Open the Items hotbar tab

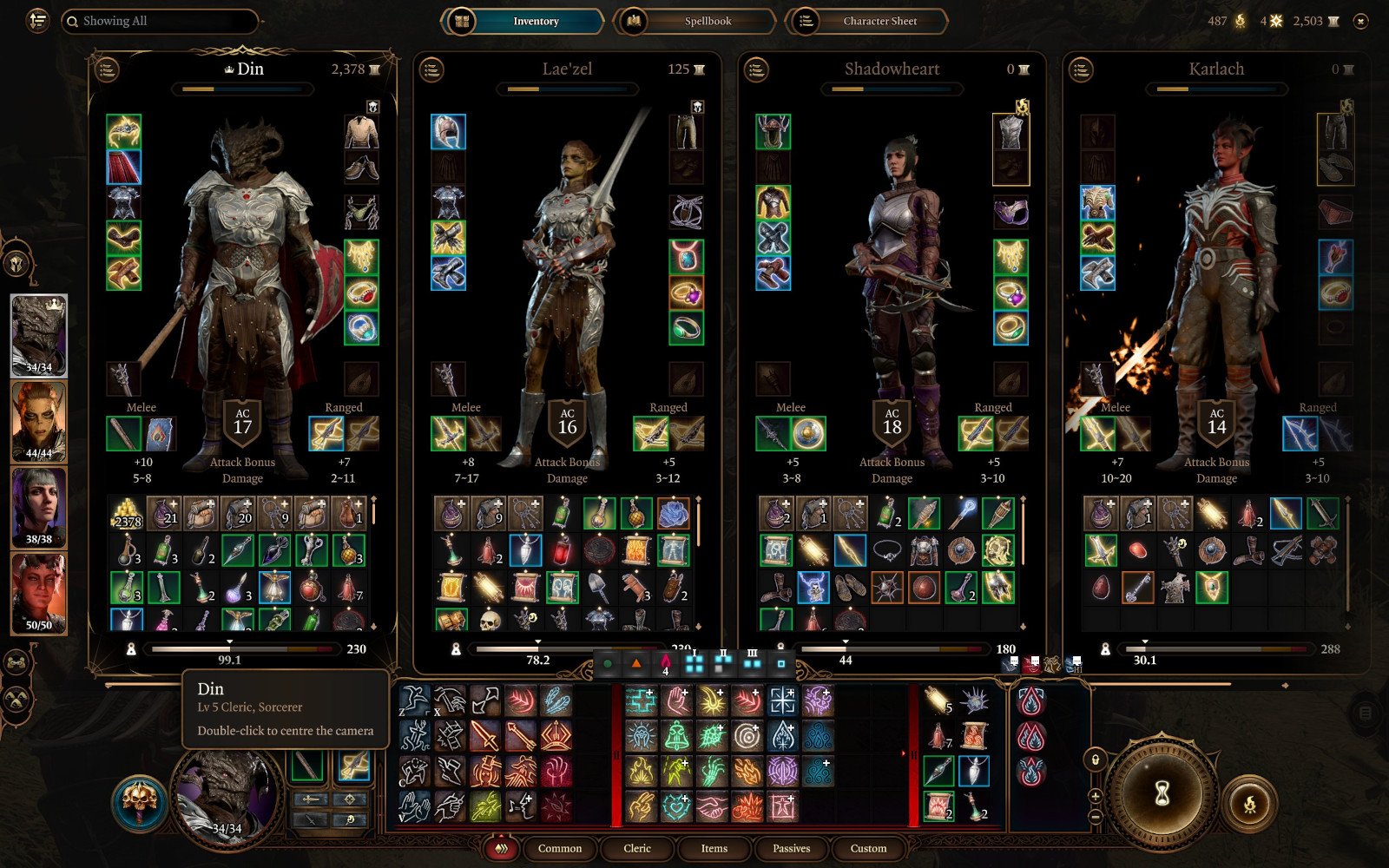[714, 848]
